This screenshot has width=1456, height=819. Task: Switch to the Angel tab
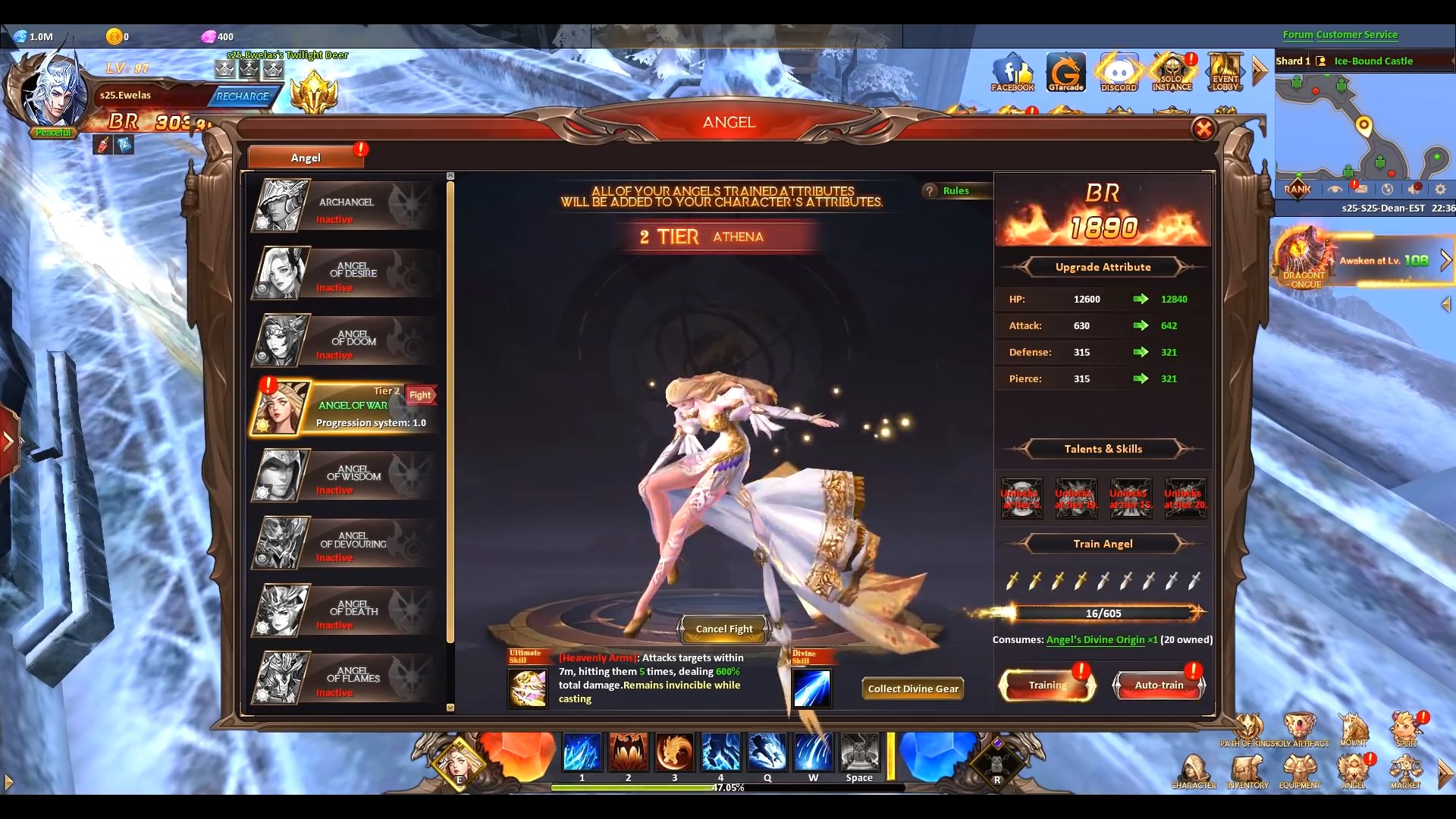[306, 157]
